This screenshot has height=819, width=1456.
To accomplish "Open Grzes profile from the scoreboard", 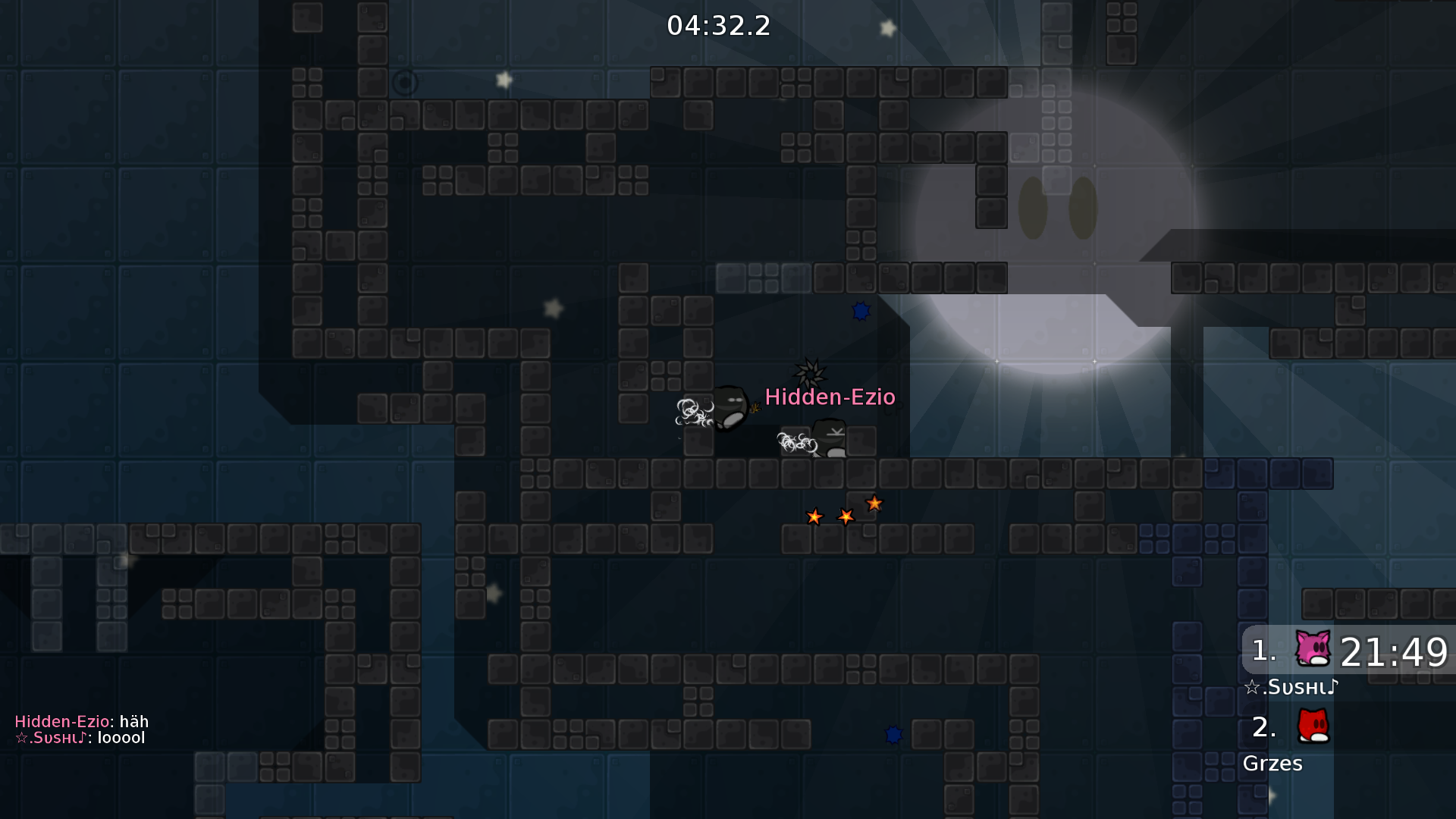I will coord(1273,764).
